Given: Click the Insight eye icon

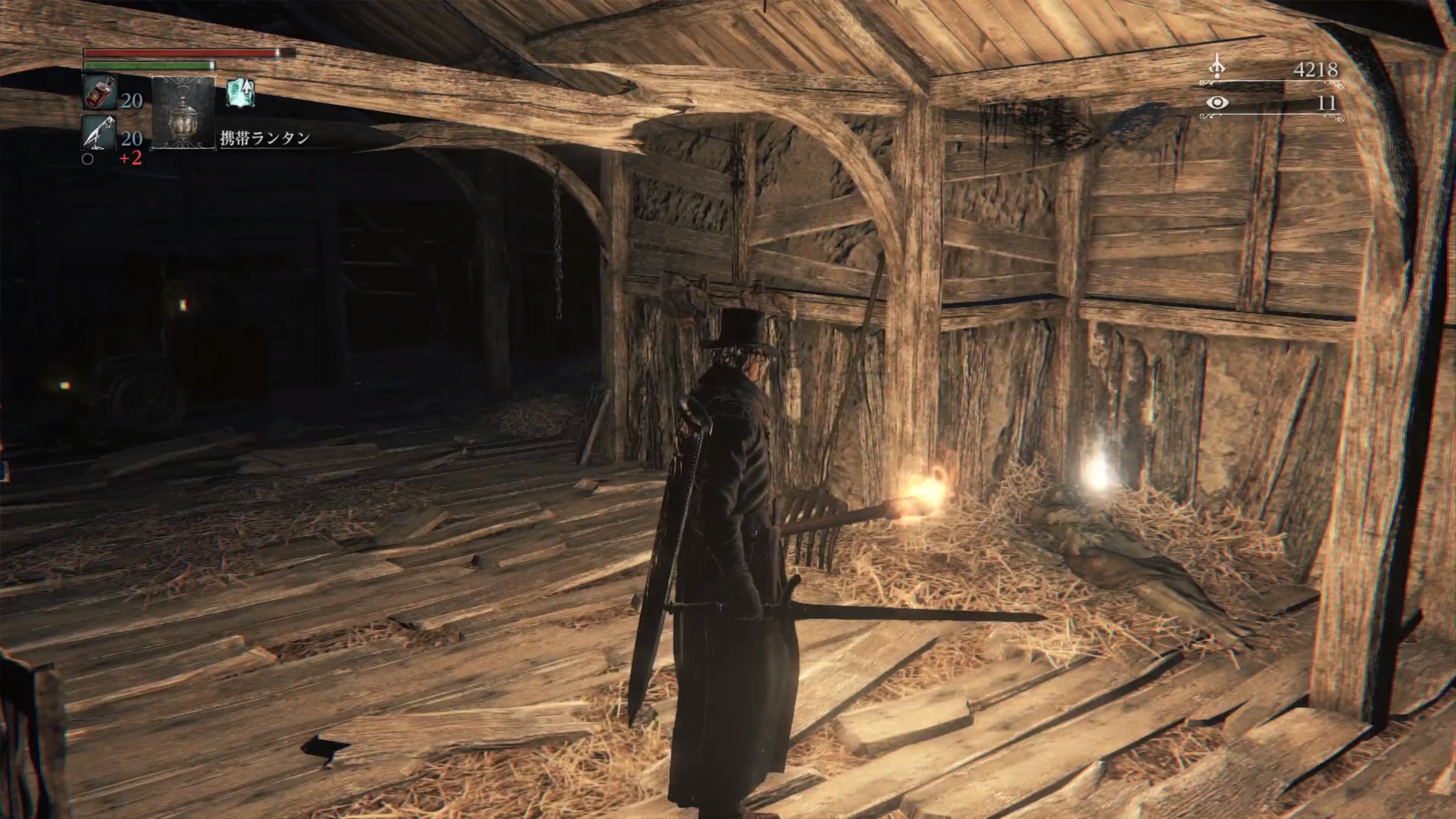Looking at the screenshot, I should click(x=1217, y=102).
